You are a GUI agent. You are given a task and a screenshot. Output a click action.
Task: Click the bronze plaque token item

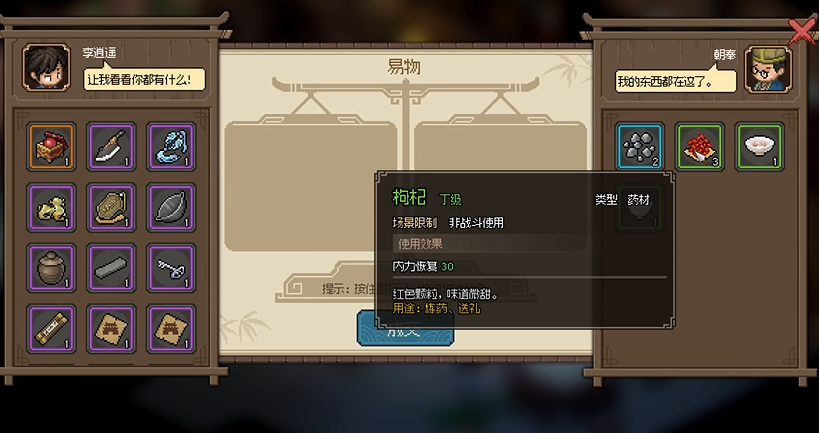click(x=112, y=208)
